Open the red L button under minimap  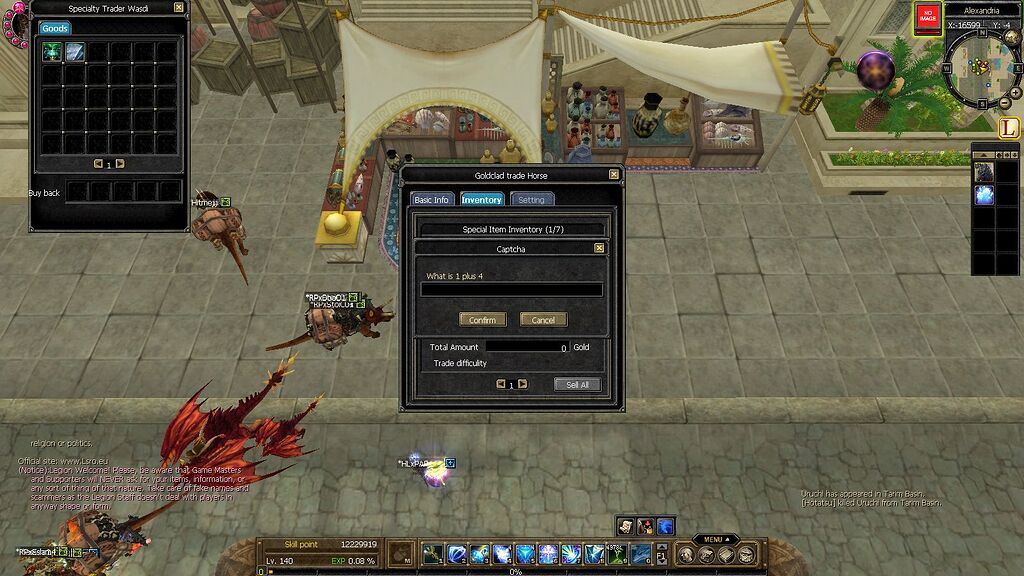click(x=1007, y=128)
